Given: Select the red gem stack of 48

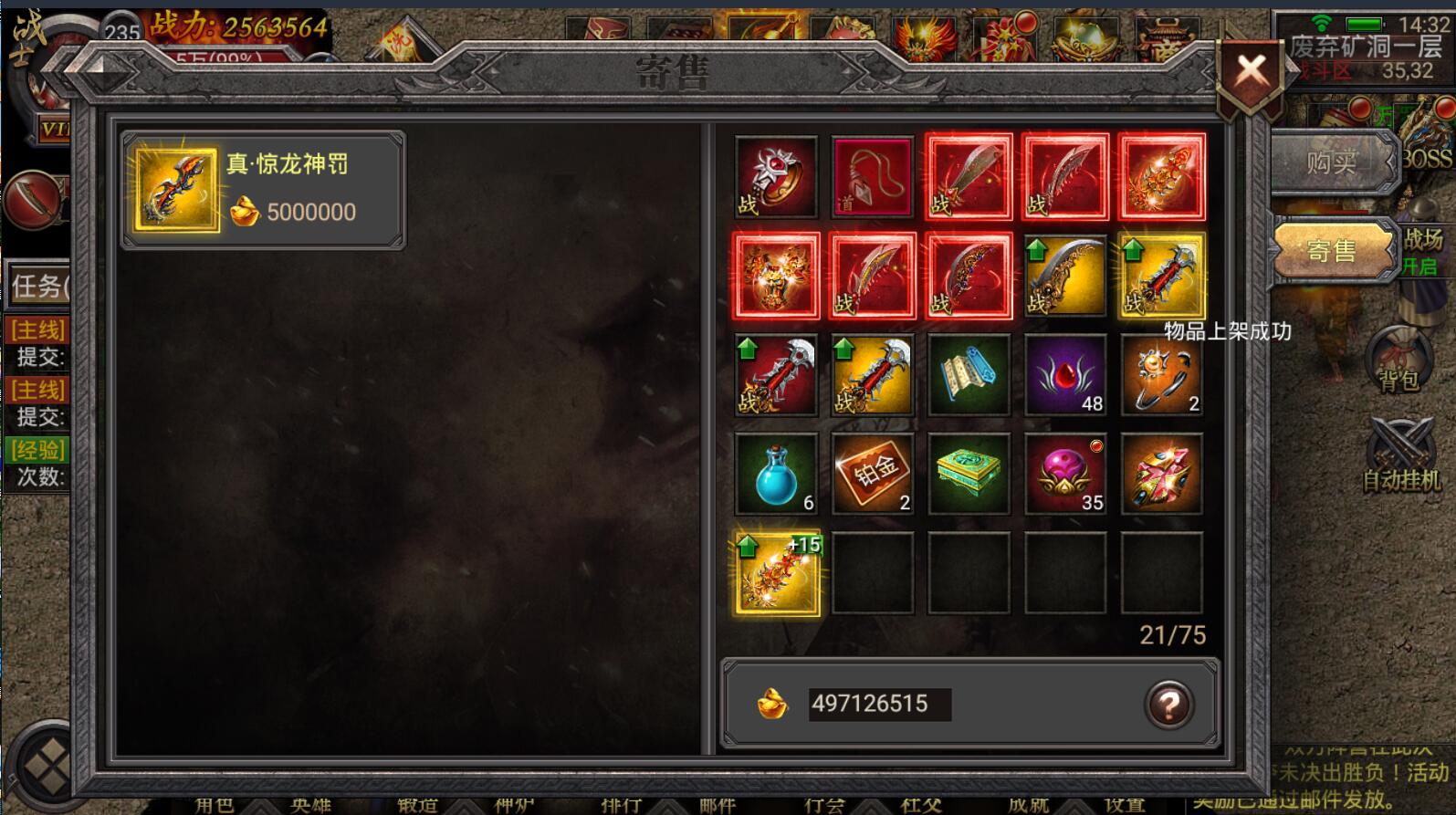Looking at the screenshot, I should pos(1065,375).
